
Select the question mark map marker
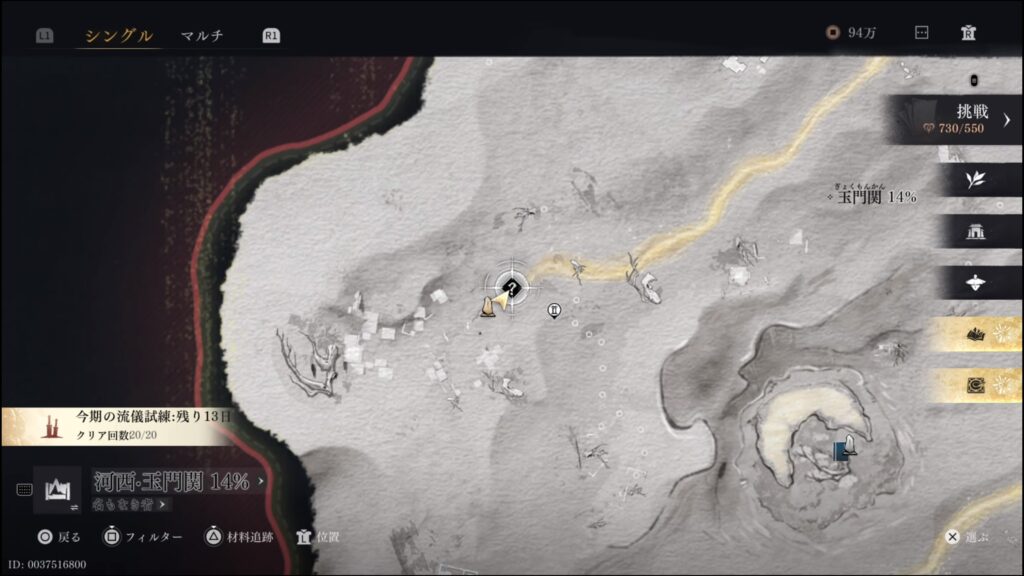point(514,288)
